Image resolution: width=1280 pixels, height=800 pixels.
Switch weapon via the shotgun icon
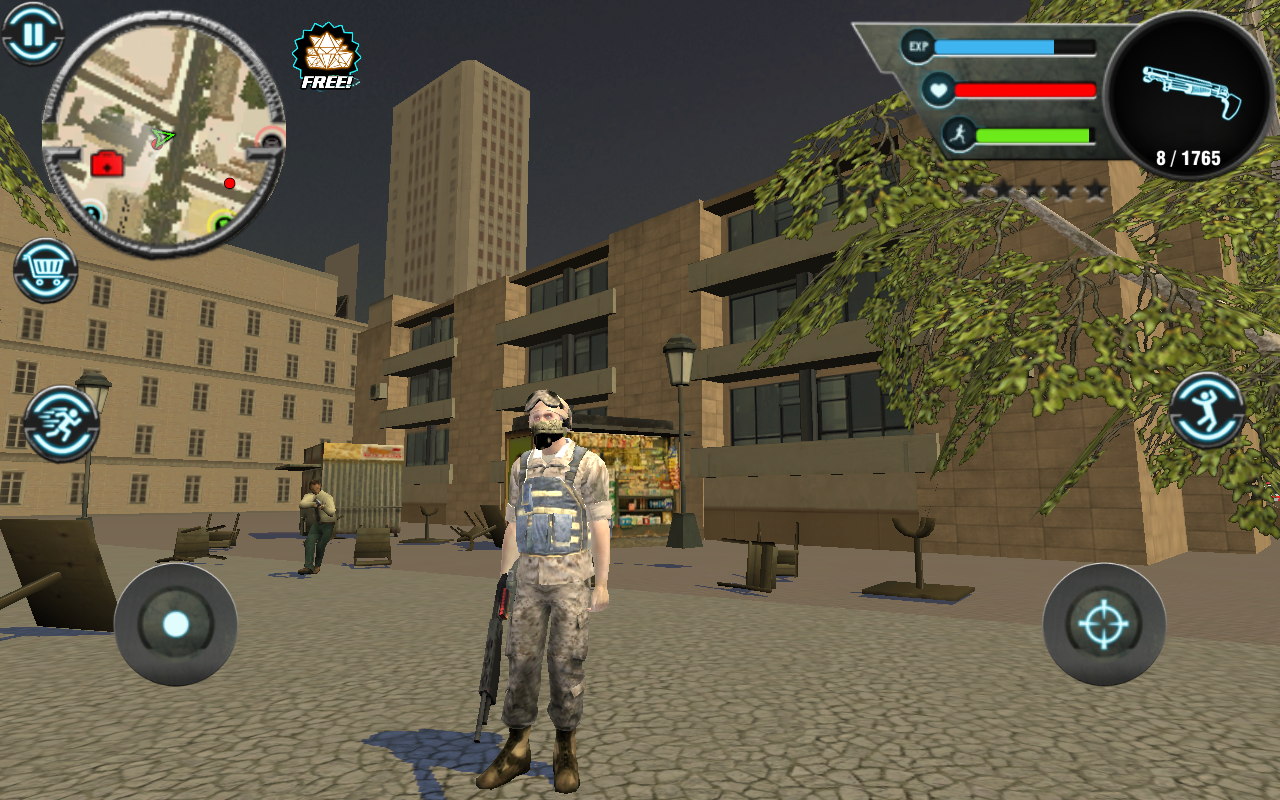click(1190, 95)
